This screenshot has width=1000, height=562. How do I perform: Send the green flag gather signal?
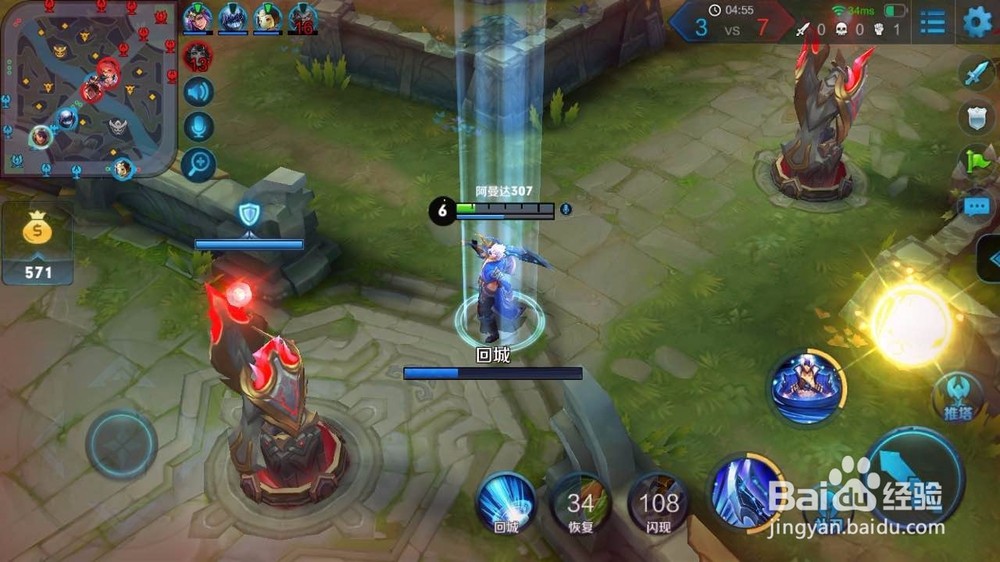pos(975,160)
